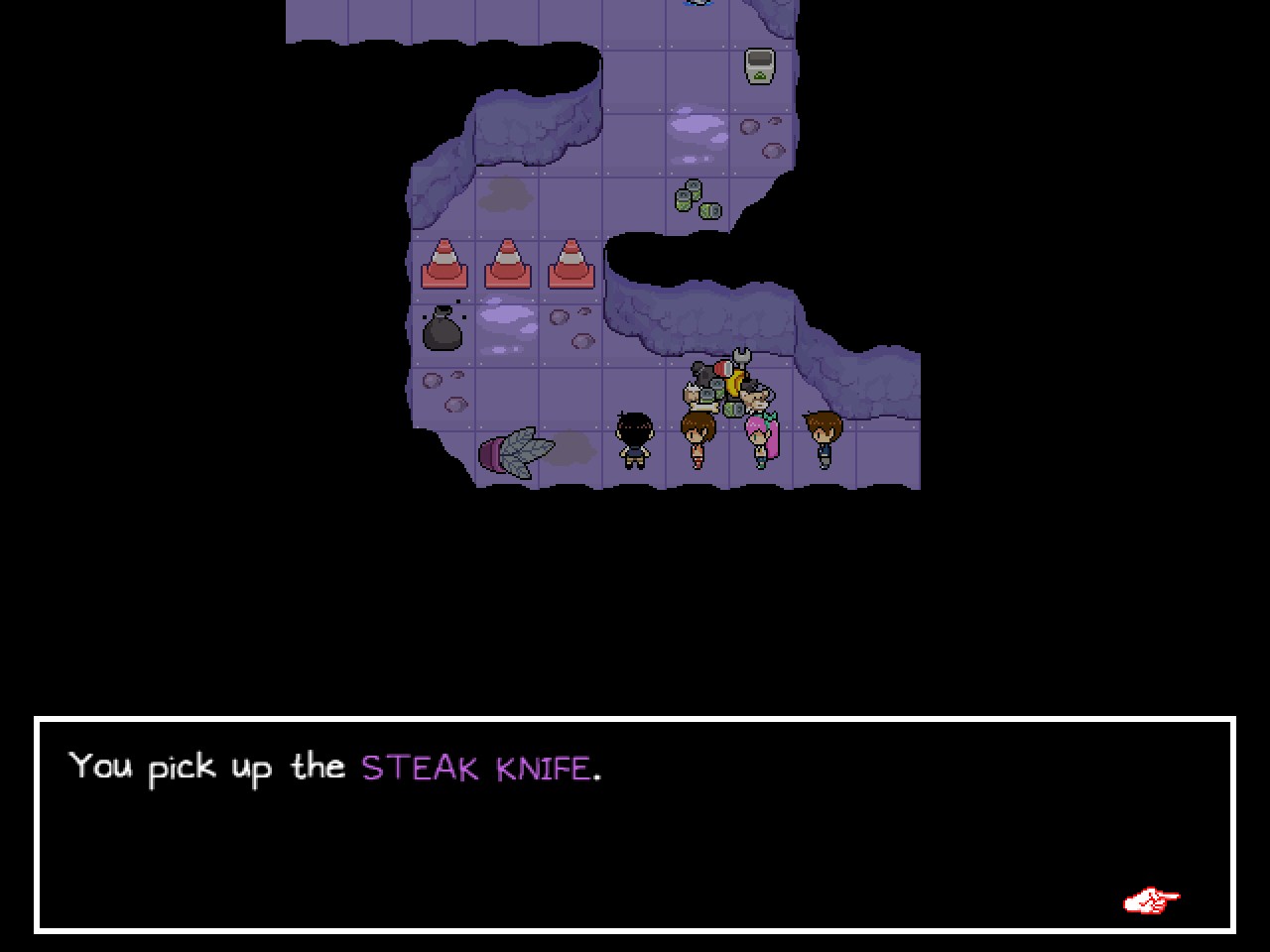Click the middle traffic cone

508,265
